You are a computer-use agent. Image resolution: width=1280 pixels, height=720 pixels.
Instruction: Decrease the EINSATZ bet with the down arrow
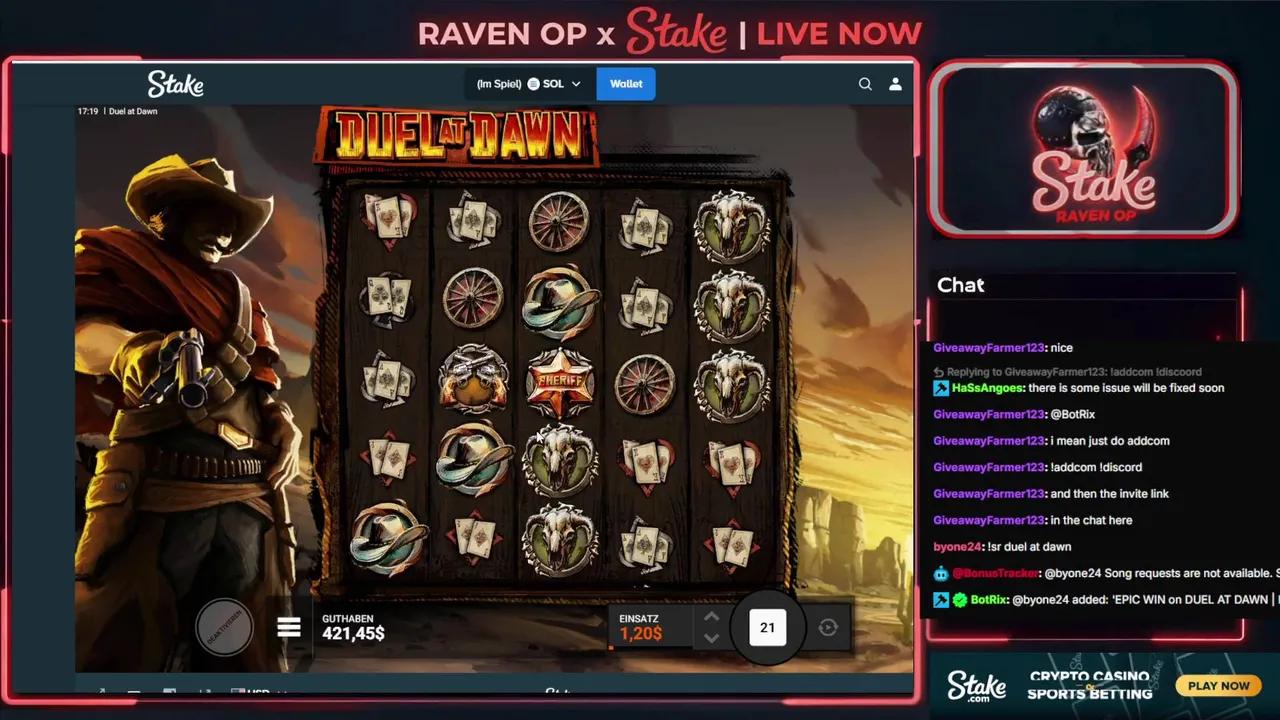[x=712, y=637]
